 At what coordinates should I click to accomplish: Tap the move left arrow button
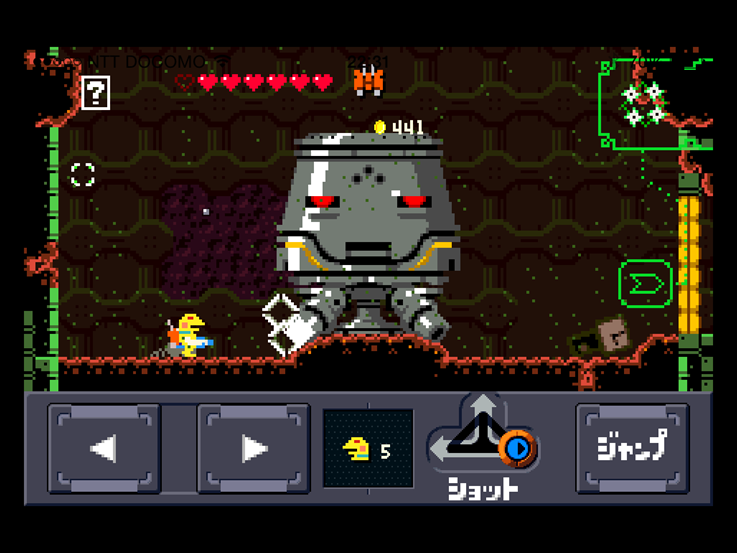pyautogui.click(x=104, y=448)
